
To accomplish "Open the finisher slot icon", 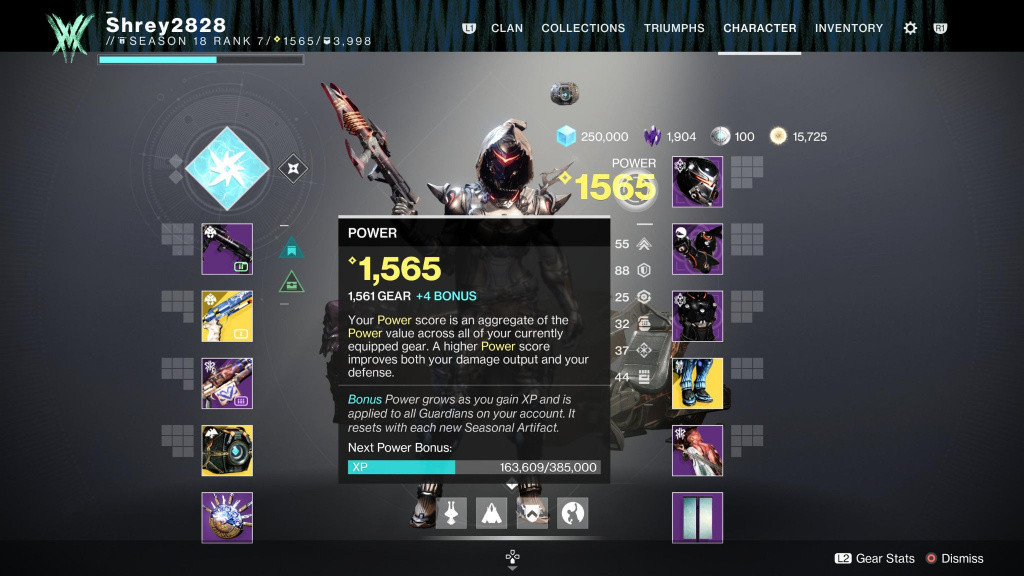I will [572, 513].
